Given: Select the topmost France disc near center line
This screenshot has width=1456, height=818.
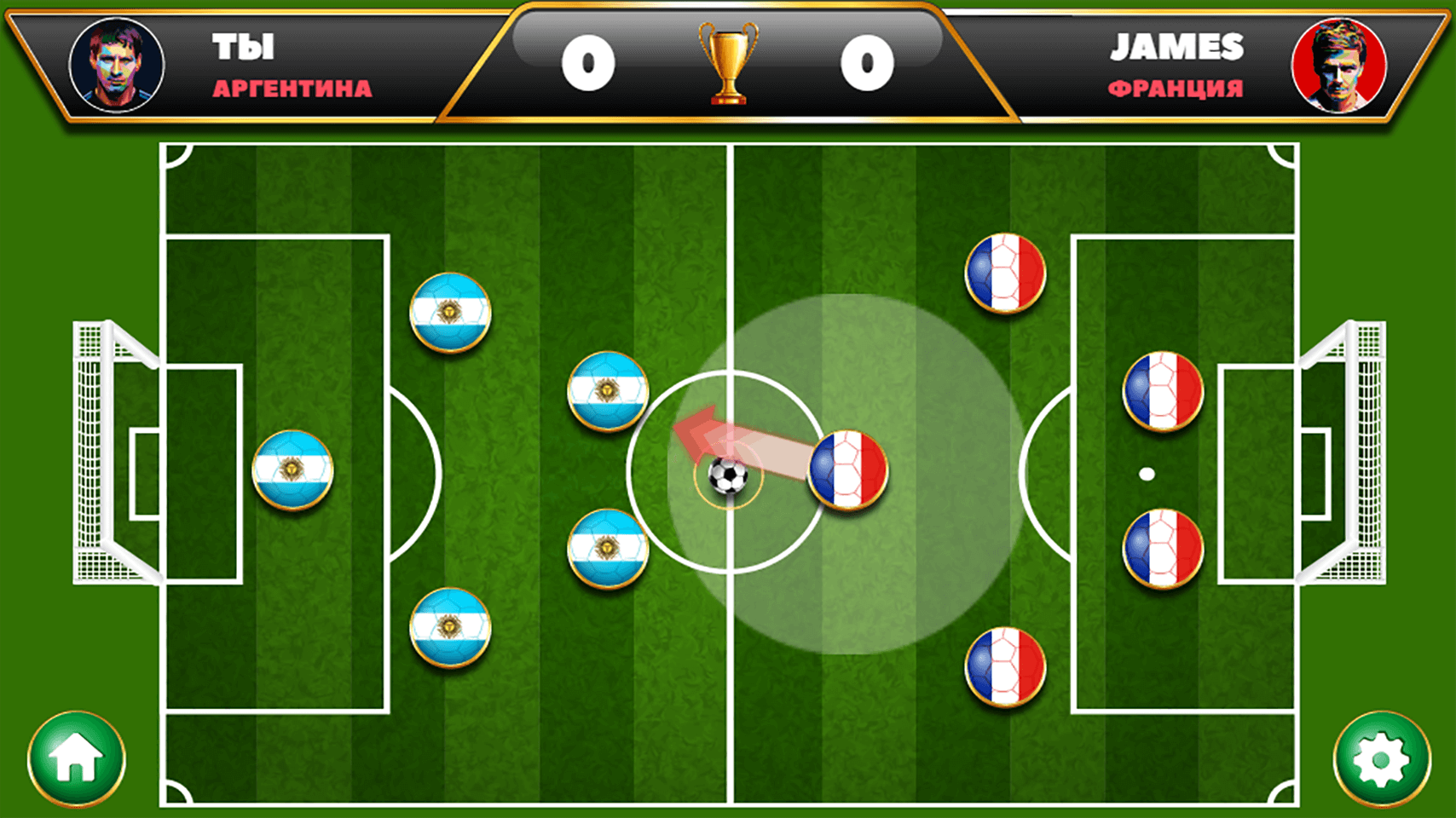Looking at the screenshot, I should (x=1006, y=273).
